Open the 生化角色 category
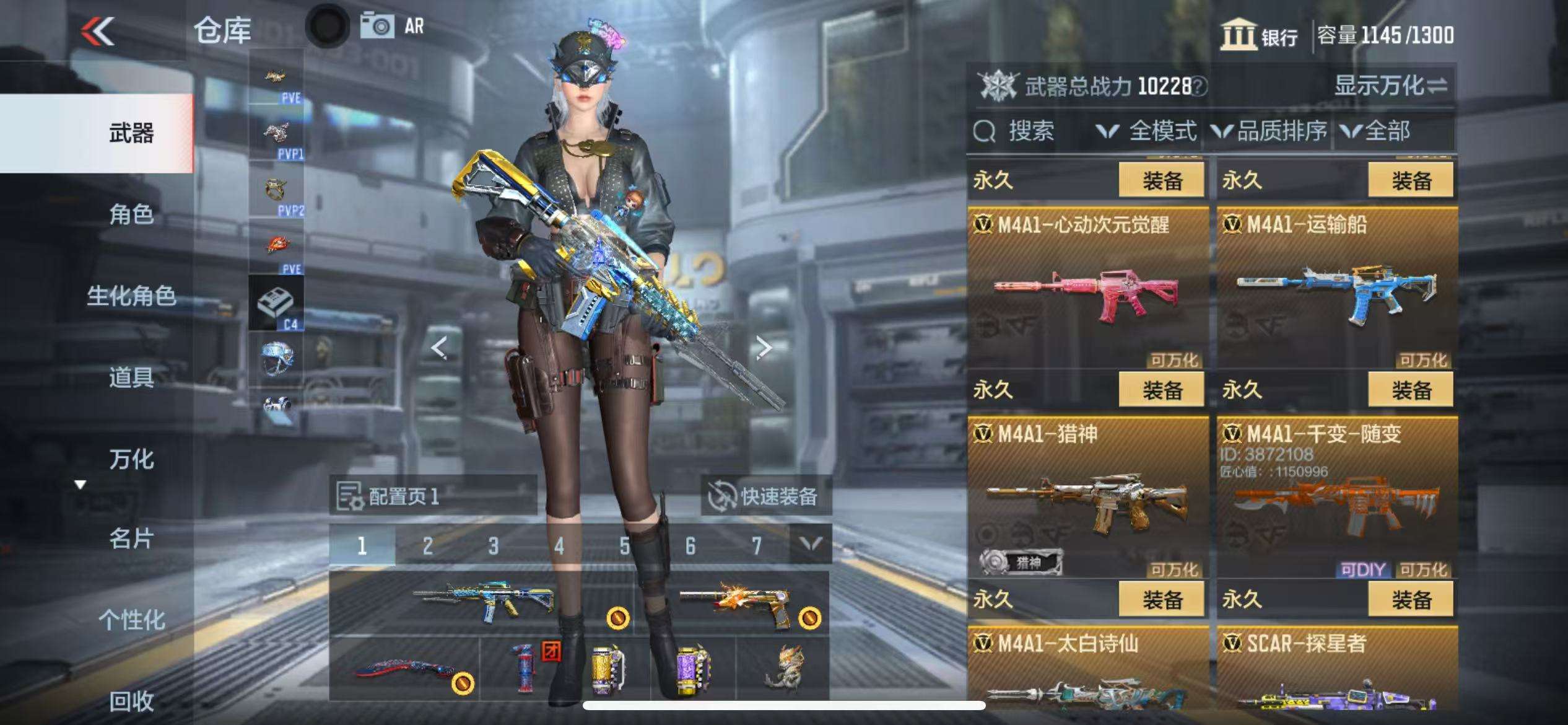 tap(131, 296)
